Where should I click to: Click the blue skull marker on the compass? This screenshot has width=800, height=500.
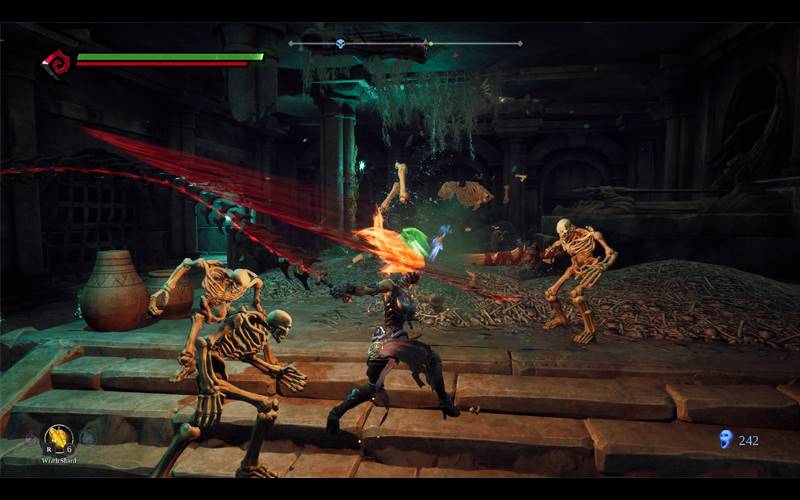[x=340, y=43]
